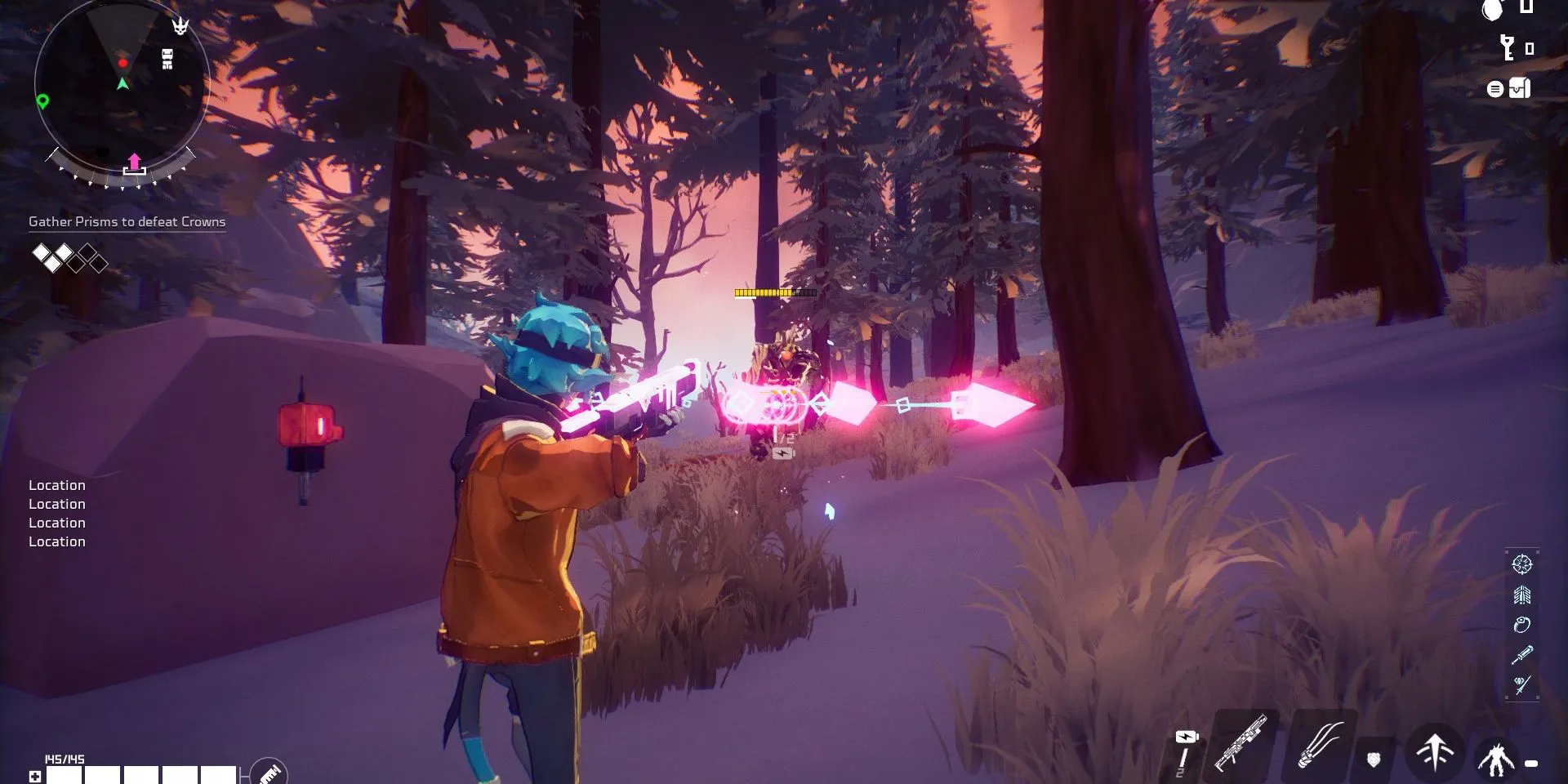
Task: Select the claw melee weapon slot
Action: pos(1320,745)
